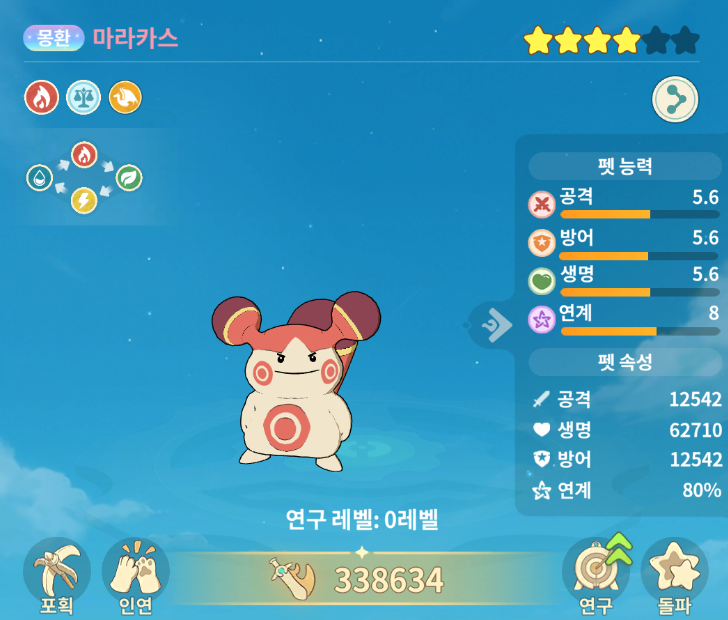728x620 pixels.
Task: Click the 몽환 rarity tag
Action: [x=54, y=38]
